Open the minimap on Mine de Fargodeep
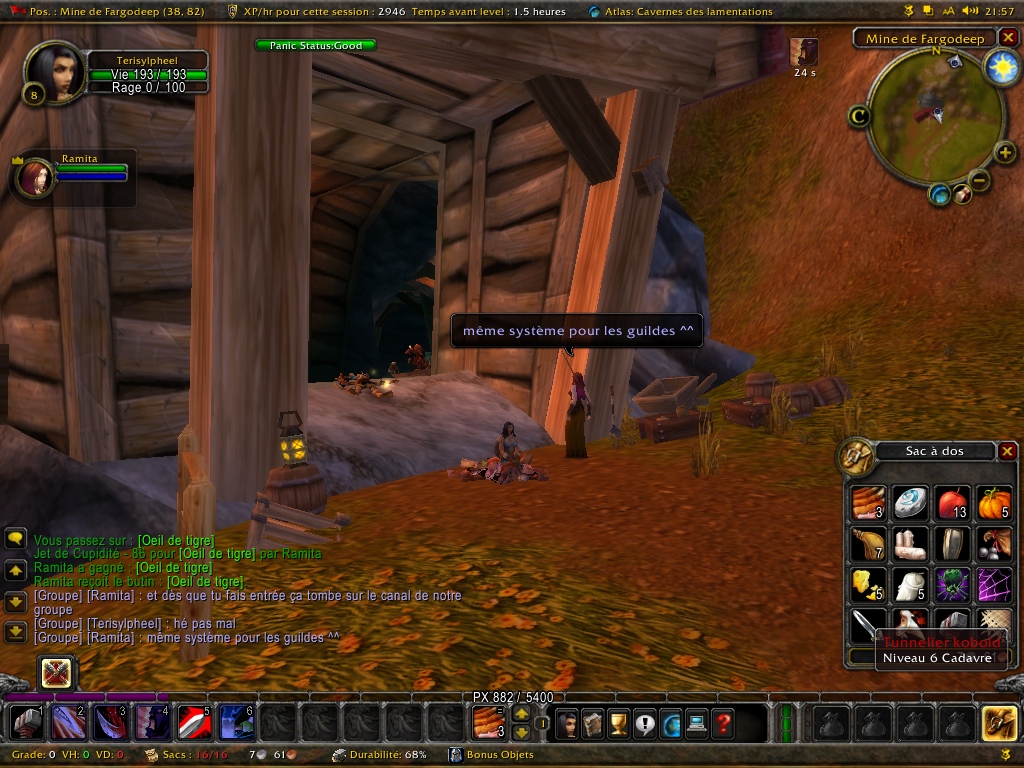 click(935, 112)
